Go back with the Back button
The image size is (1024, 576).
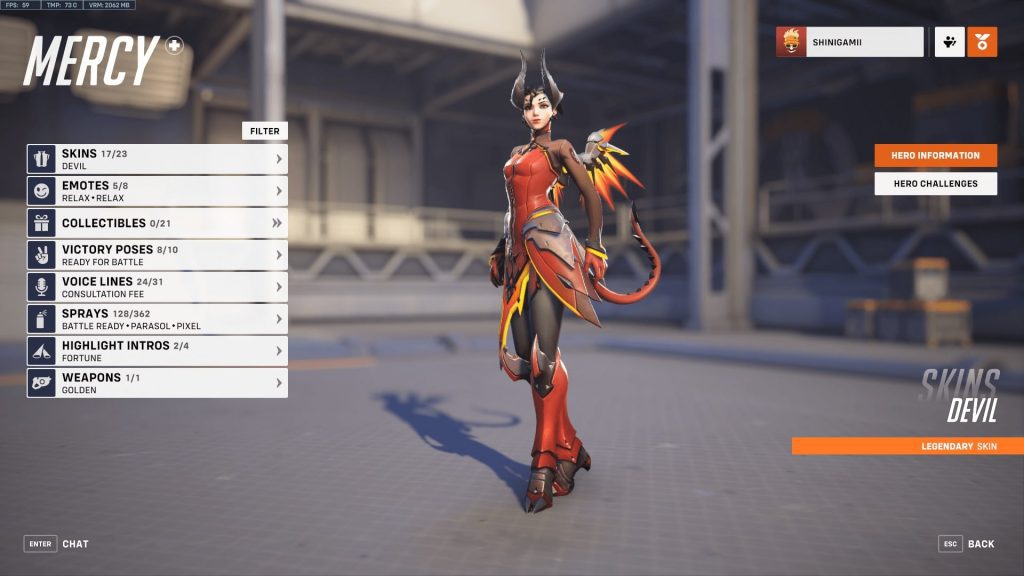(967, 544)
